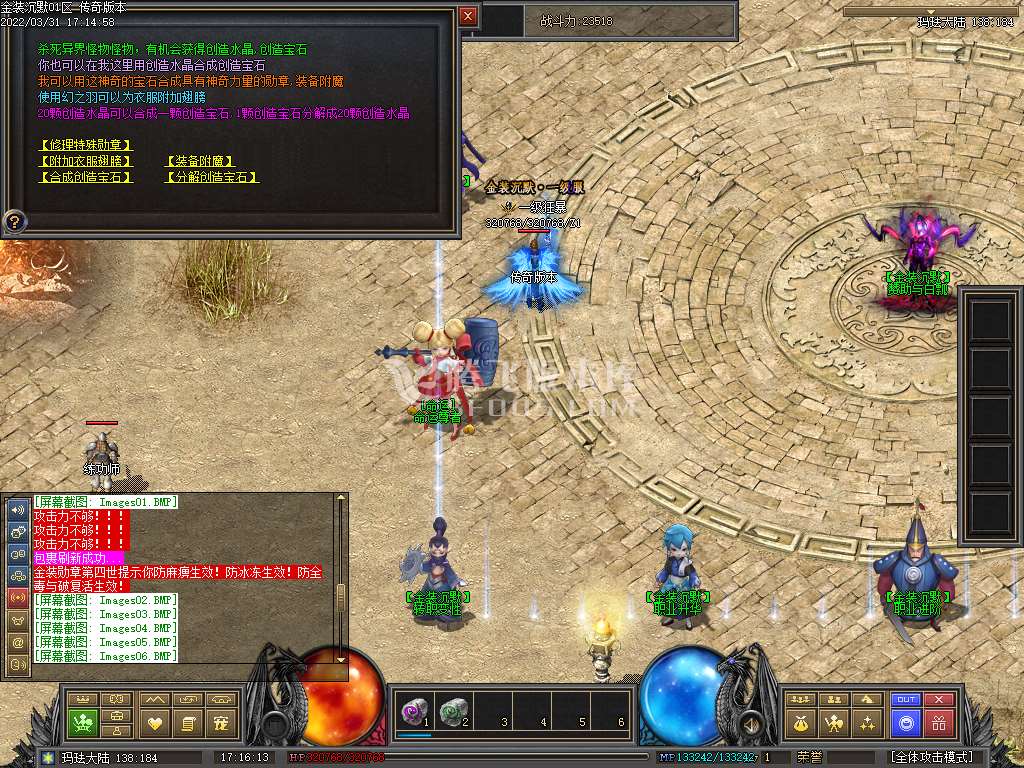Select the @ chat channel button
The width and height of the screenshot is (1024, 768).
pyautogui.click(x=18, y=642)
